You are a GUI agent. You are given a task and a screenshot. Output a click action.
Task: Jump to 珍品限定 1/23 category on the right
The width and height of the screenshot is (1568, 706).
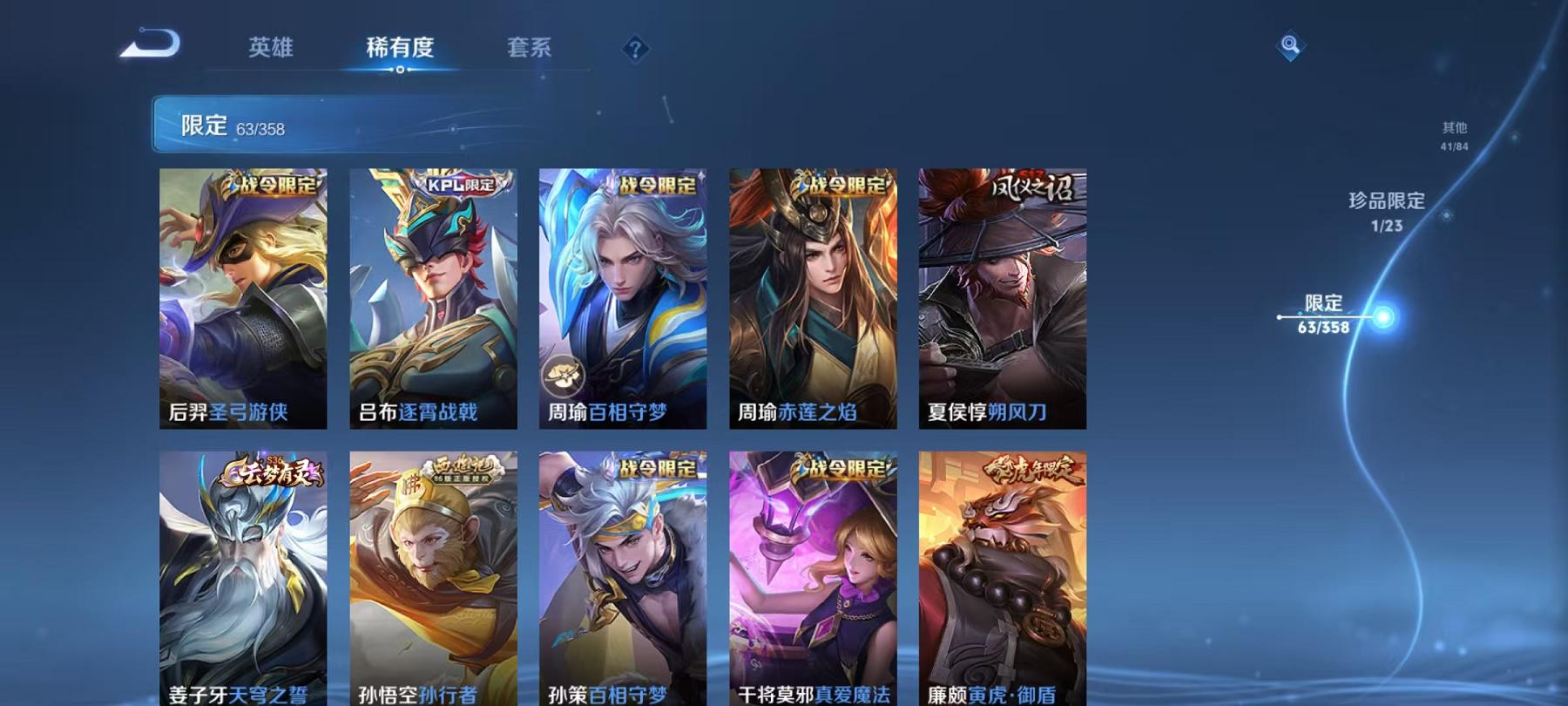pyautogui.click(x=1385, y=212)
